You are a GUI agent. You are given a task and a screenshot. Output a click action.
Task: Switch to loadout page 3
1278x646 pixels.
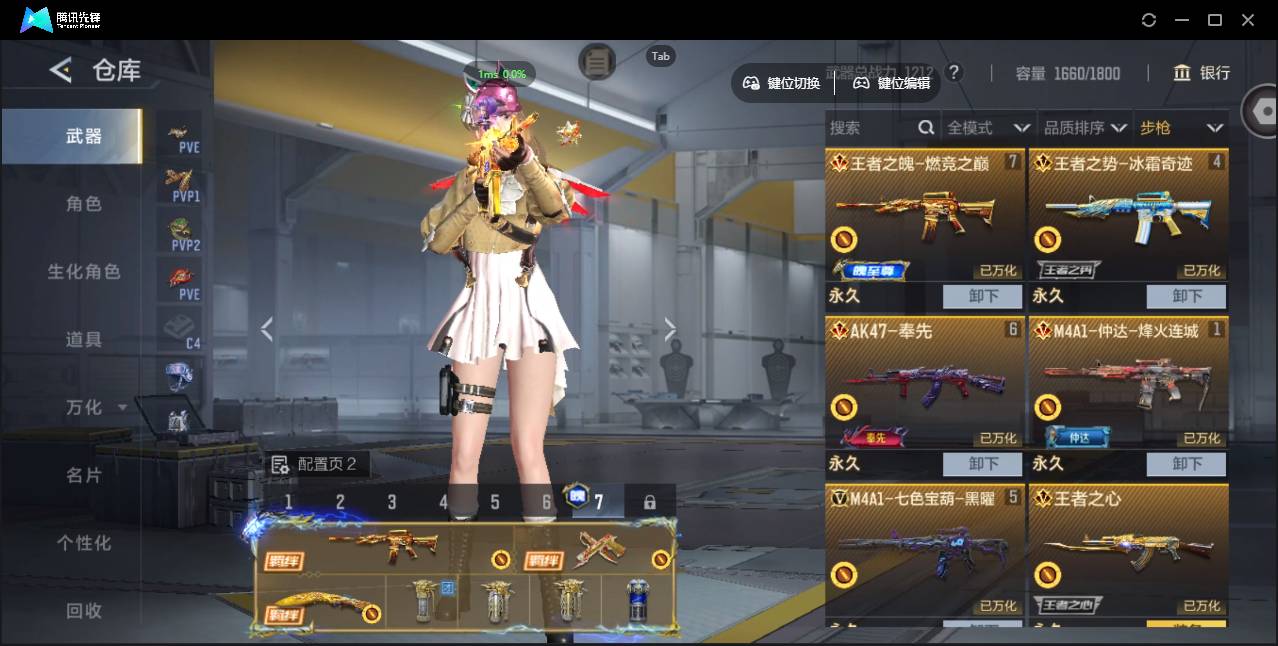(392, 502)
